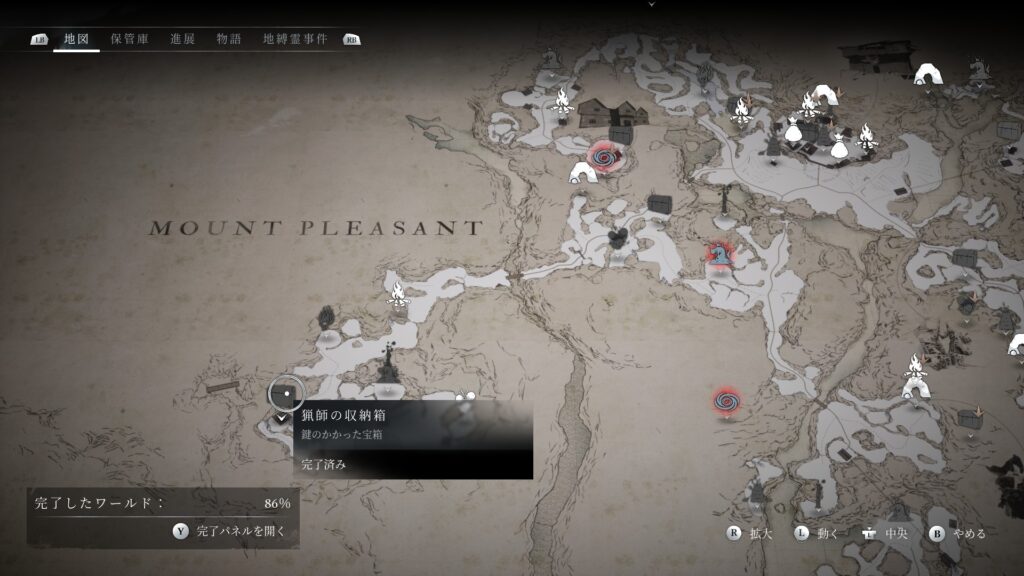The width and height of the screenshot is (1024, 576).
Task: Choose the campfire marker nearest Mount Pleasant label
Action: 399,295
